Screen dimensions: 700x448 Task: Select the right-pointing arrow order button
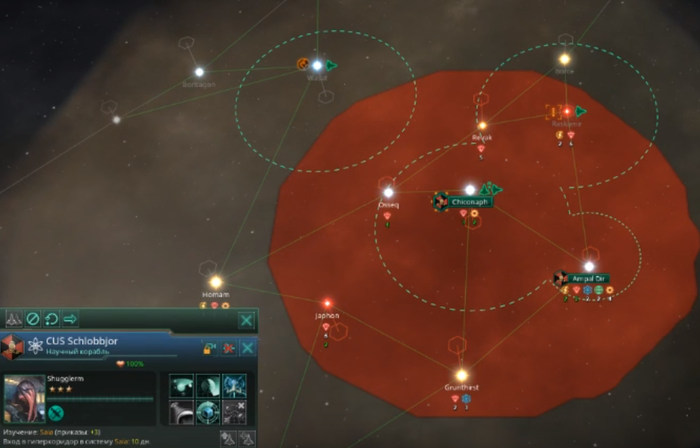click(x=71, y=320)
